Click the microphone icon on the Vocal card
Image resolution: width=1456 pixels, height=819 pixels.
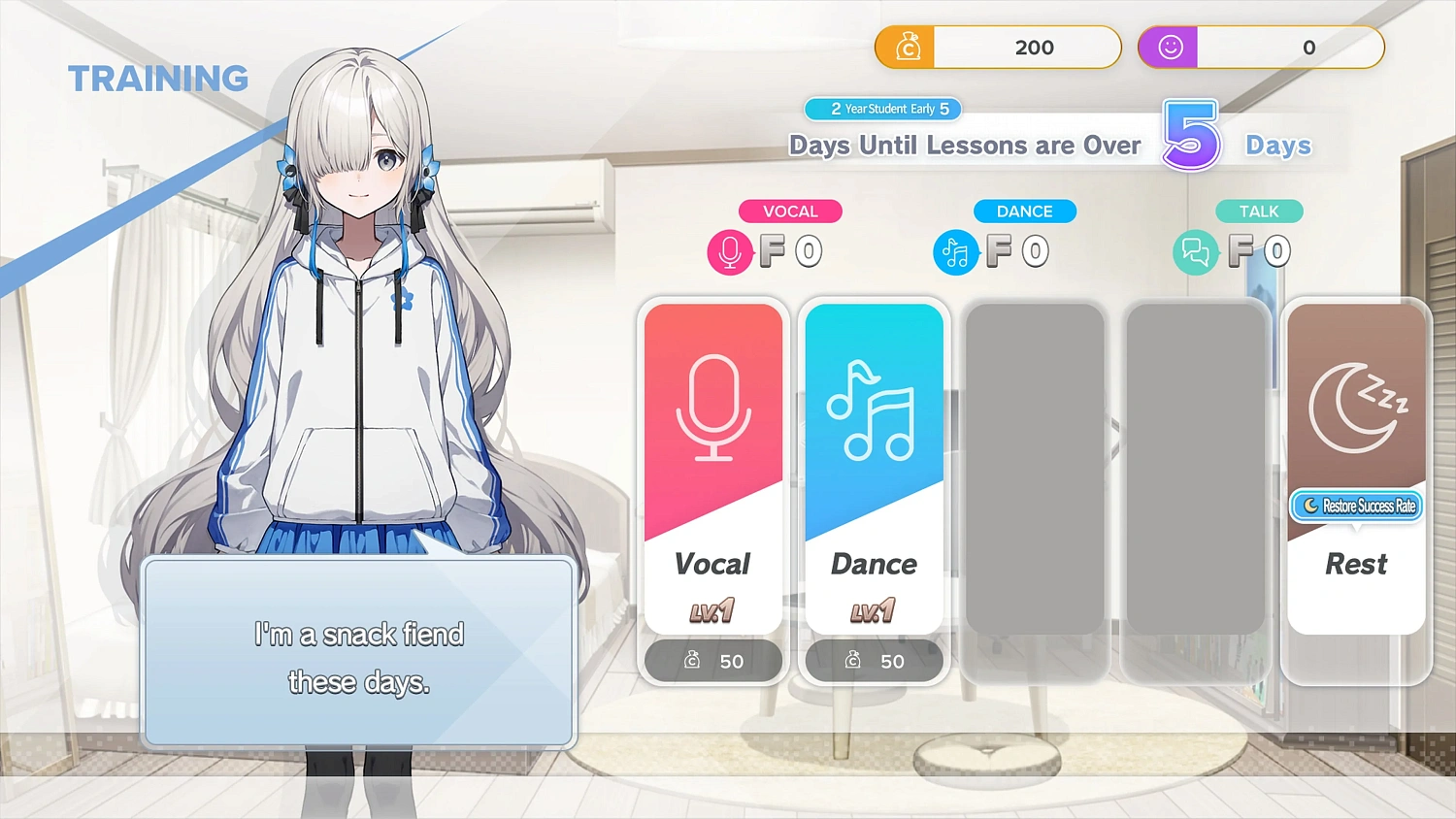click(x=713, y=408)
